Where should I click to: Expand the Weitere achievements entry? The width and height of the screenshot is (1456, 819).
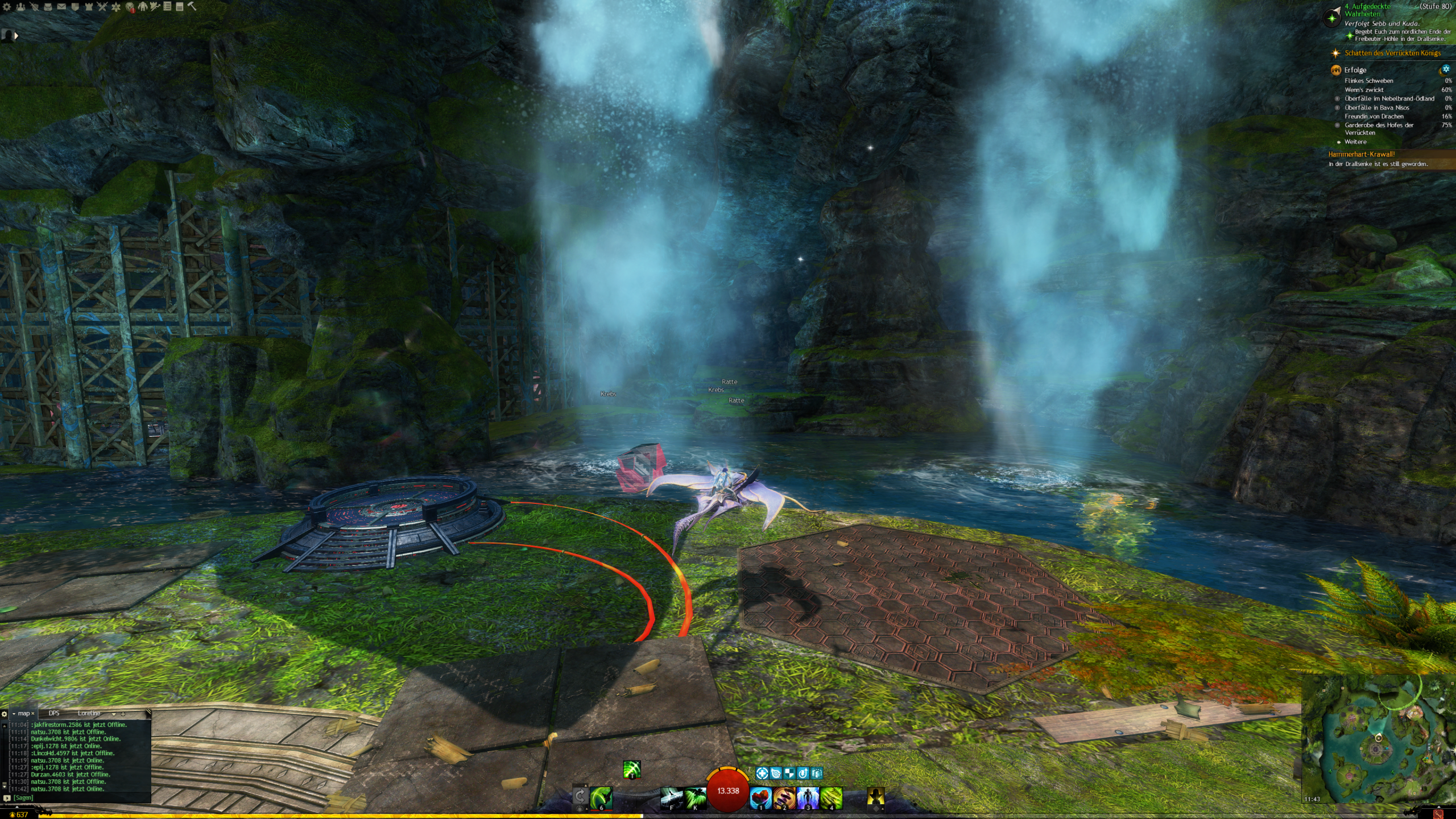point(1355,142)
